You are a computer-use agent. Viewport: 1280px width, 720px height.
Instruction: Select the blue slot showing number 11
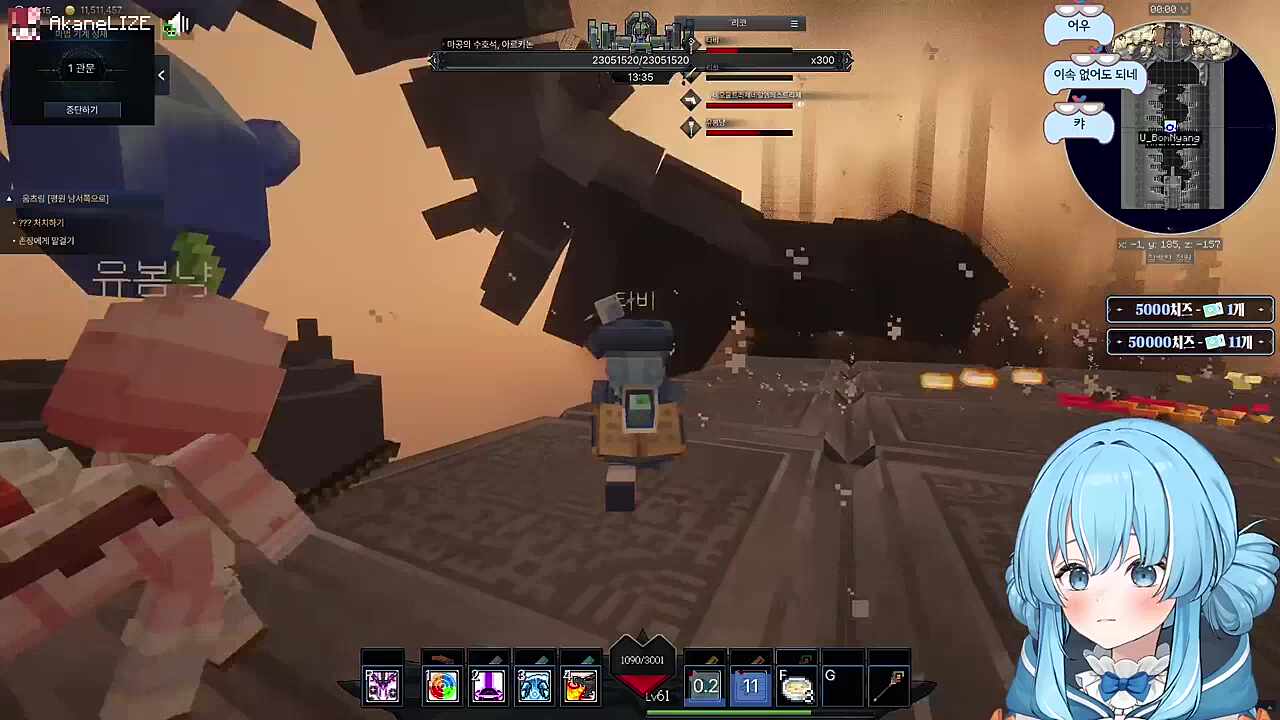pos(751,686)
